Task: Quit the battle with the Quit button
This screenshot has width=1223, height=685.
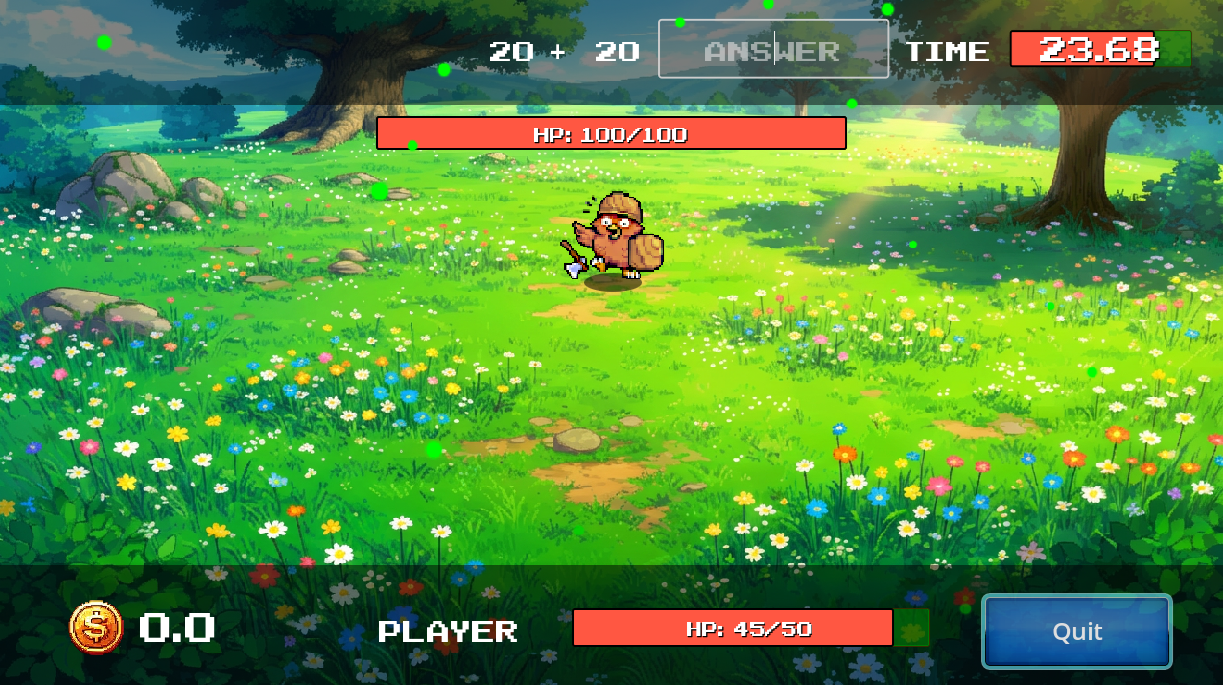Action: click(1076, 631)
